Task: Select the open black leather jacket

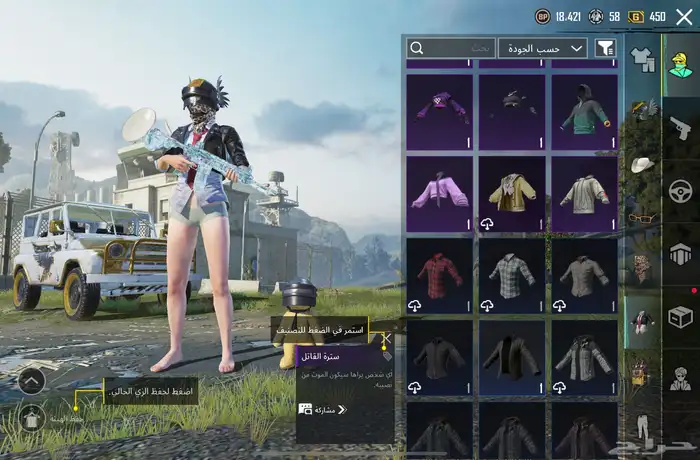Action: [511, 357]
